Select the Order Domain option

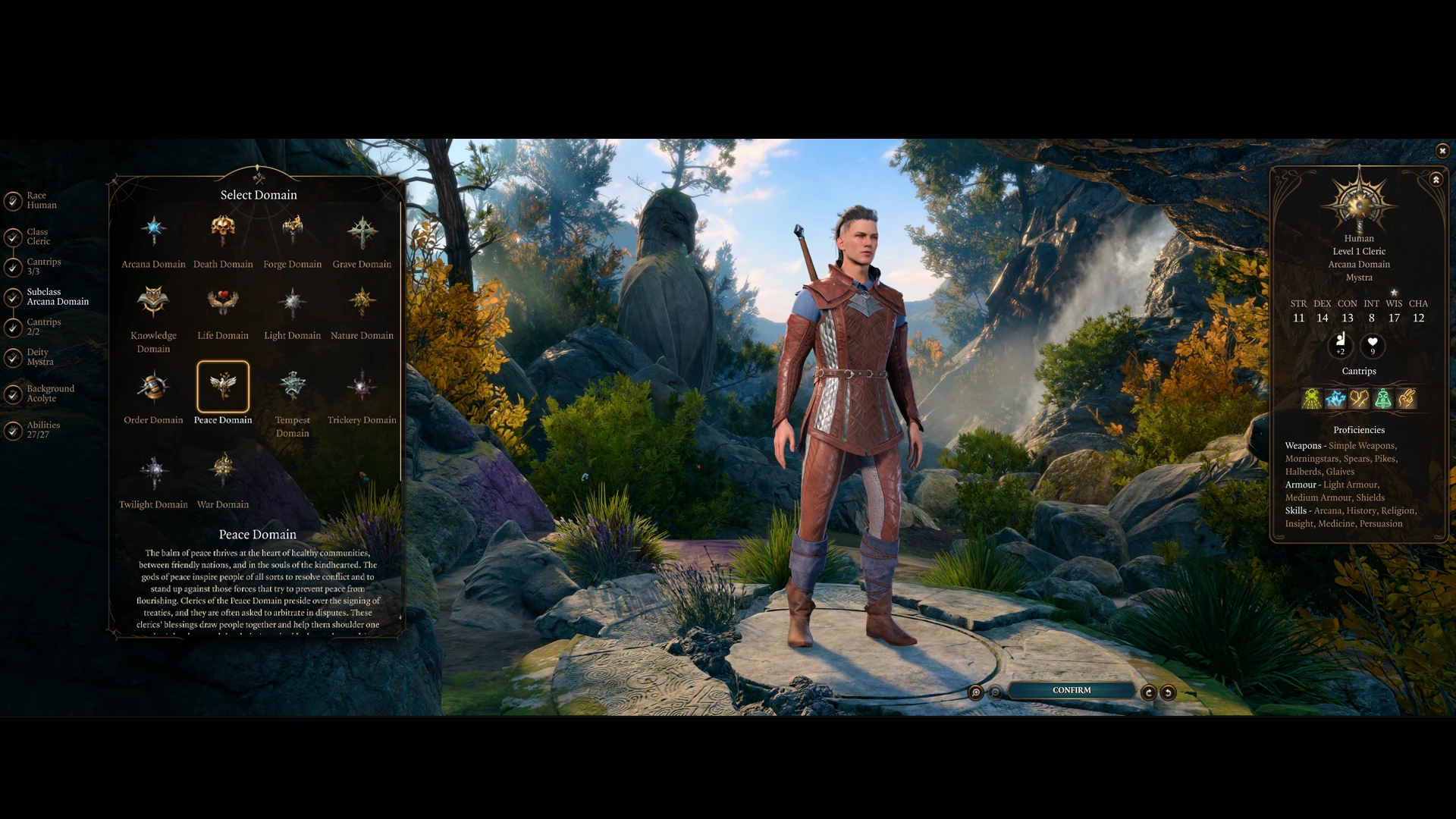click(153, 386)
